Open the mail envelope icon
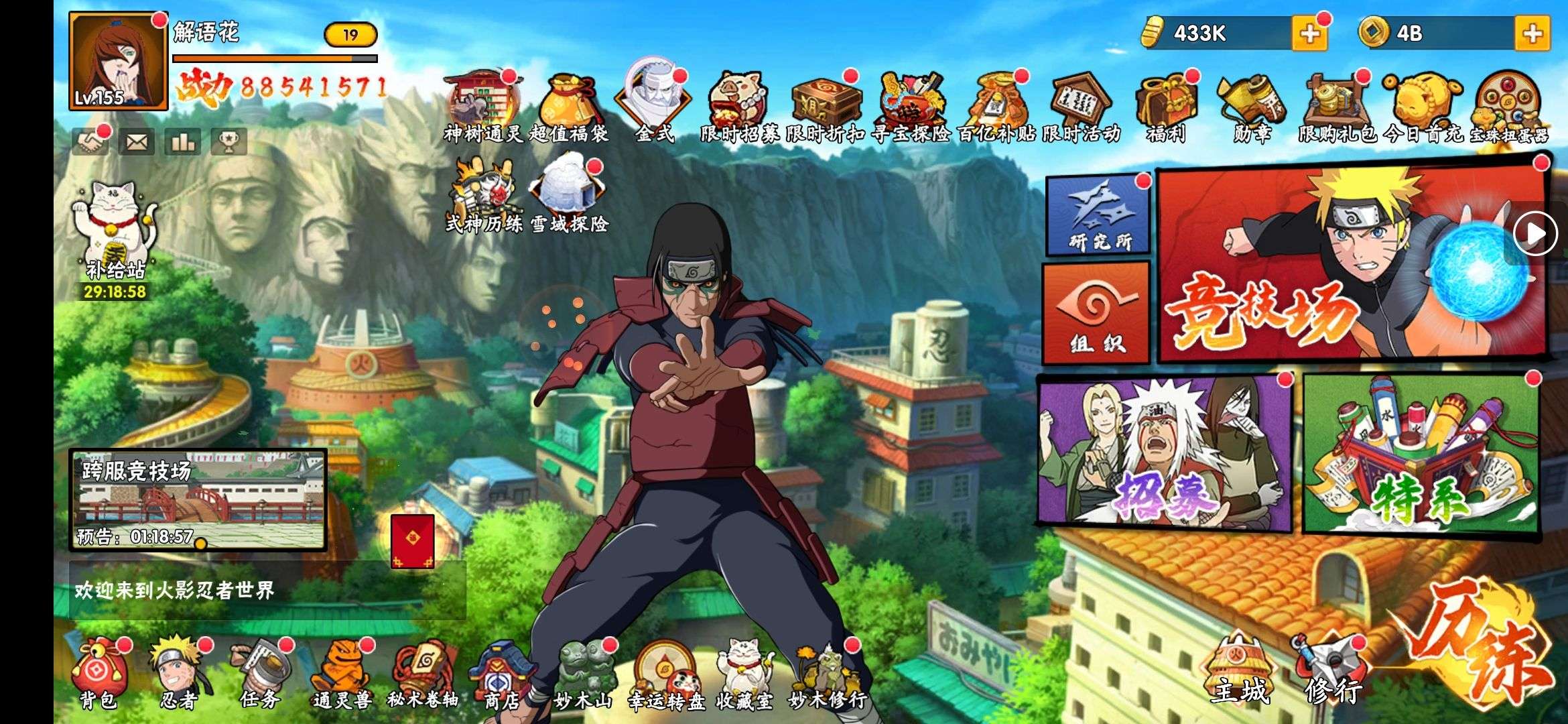The image size is (1568, 724). (136, 141)
